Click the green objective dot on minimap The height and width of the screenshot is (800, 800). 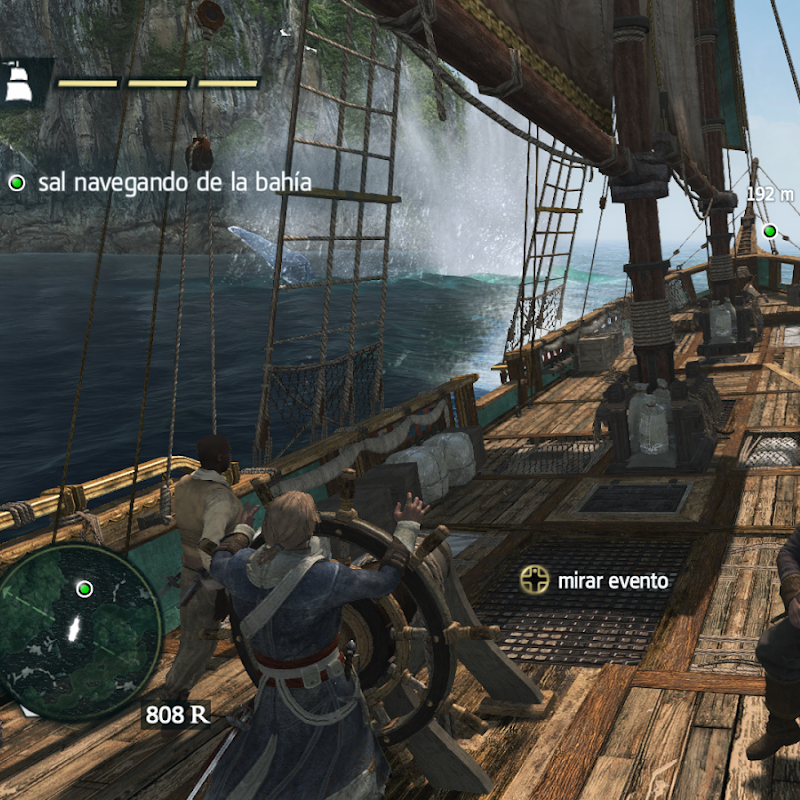85,588
